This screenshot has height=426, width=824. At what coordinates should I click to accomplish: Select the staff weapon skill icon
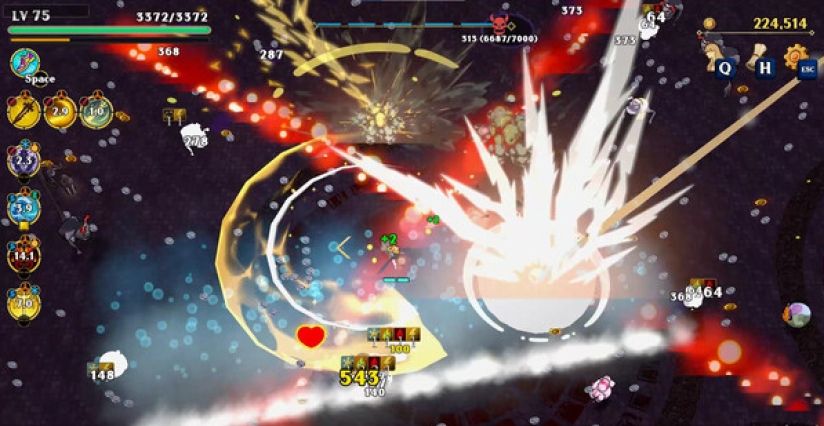click(x=22, y=110)
